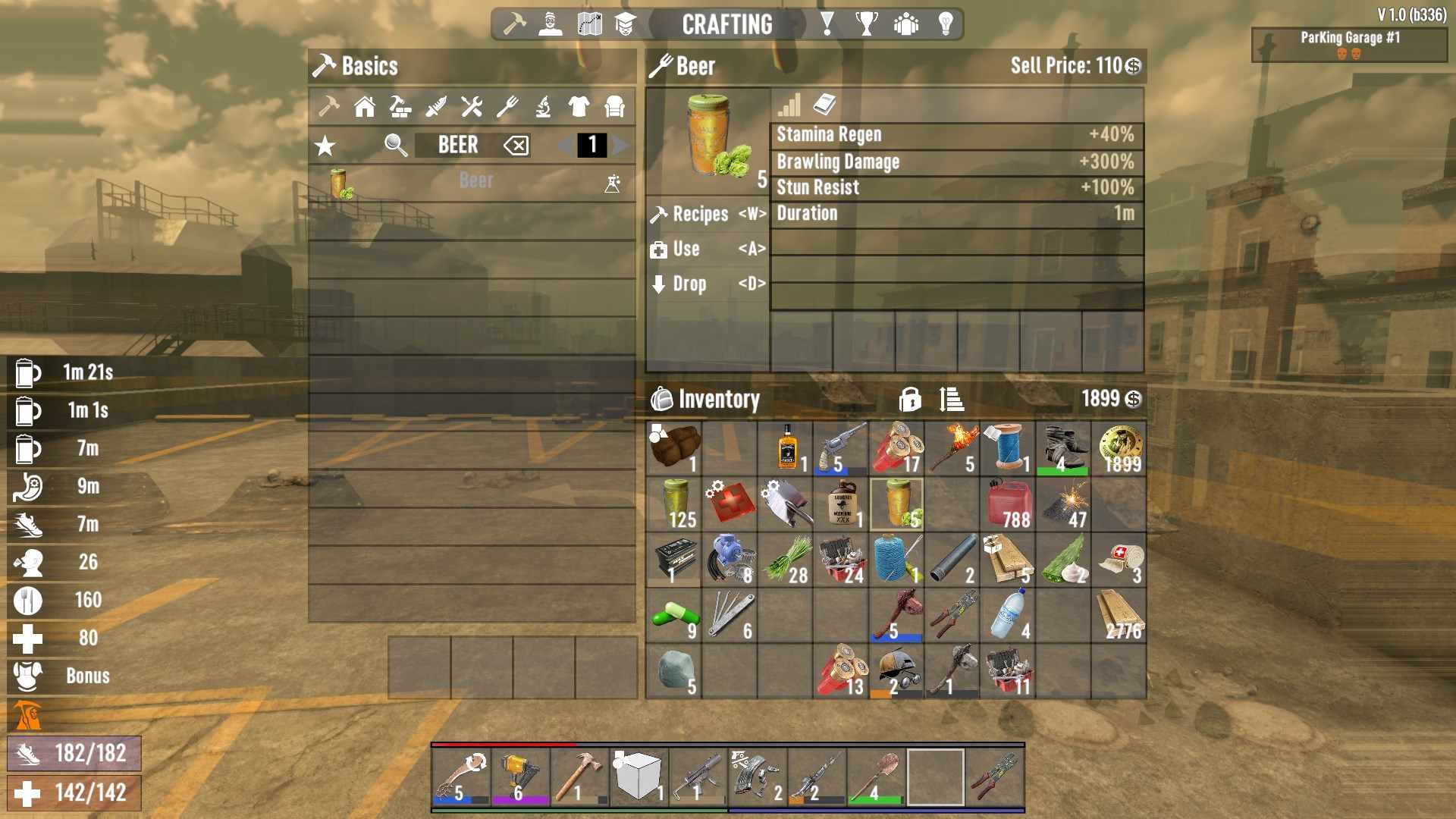Use the selected Beer item
Viewport: 1456px width, 819px height.
pos(707,249)
